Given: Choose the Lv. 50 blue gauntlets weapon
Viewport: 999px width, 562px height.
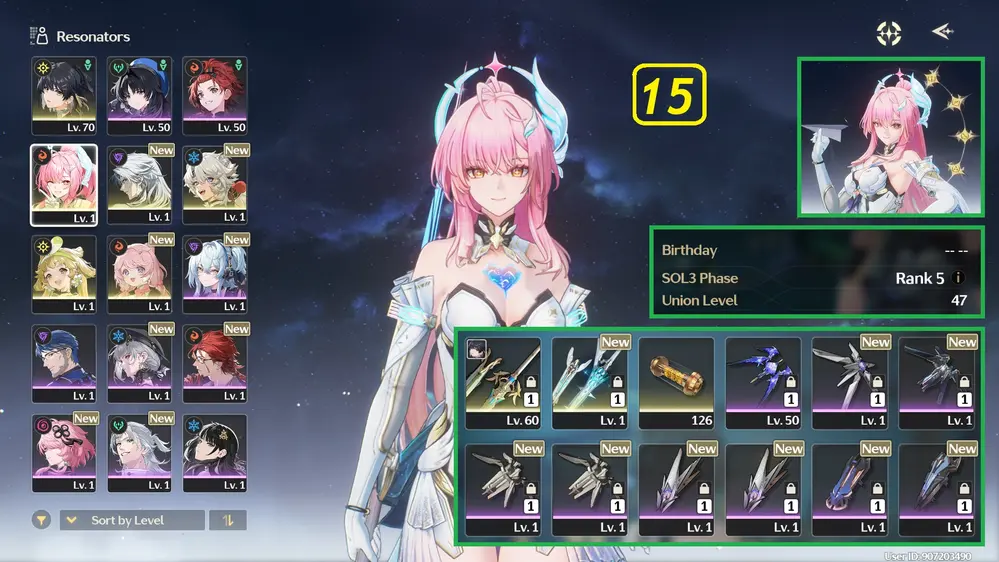Looking at the screenshot, I should pos(763,383).
